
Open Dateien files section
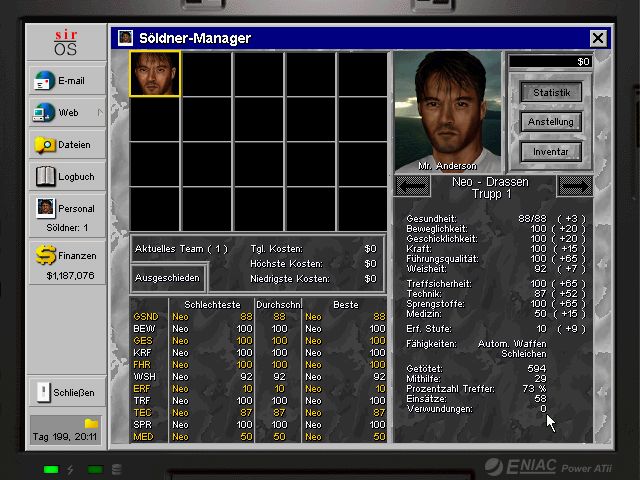coord(66,145)
